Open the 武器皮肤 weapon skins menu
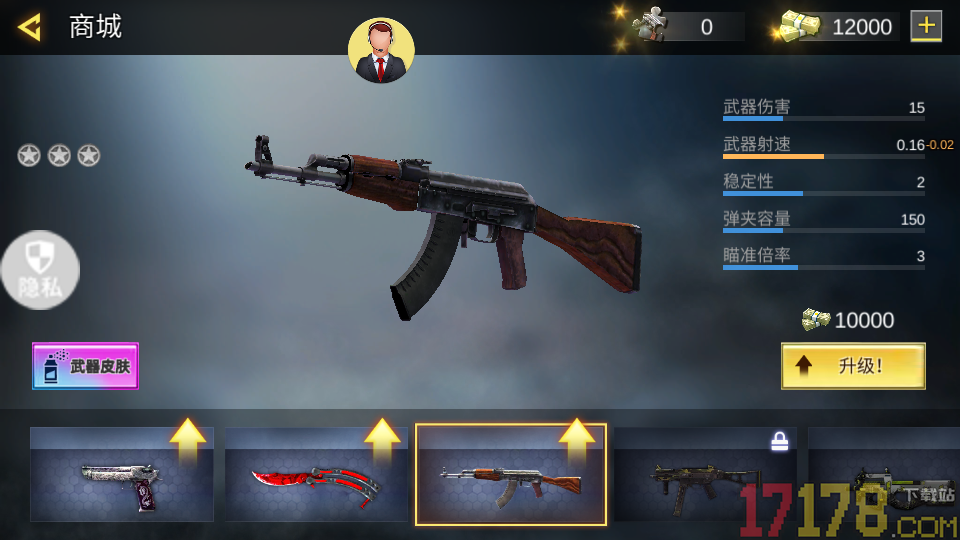The image size is (960, 540). (86, 366)
